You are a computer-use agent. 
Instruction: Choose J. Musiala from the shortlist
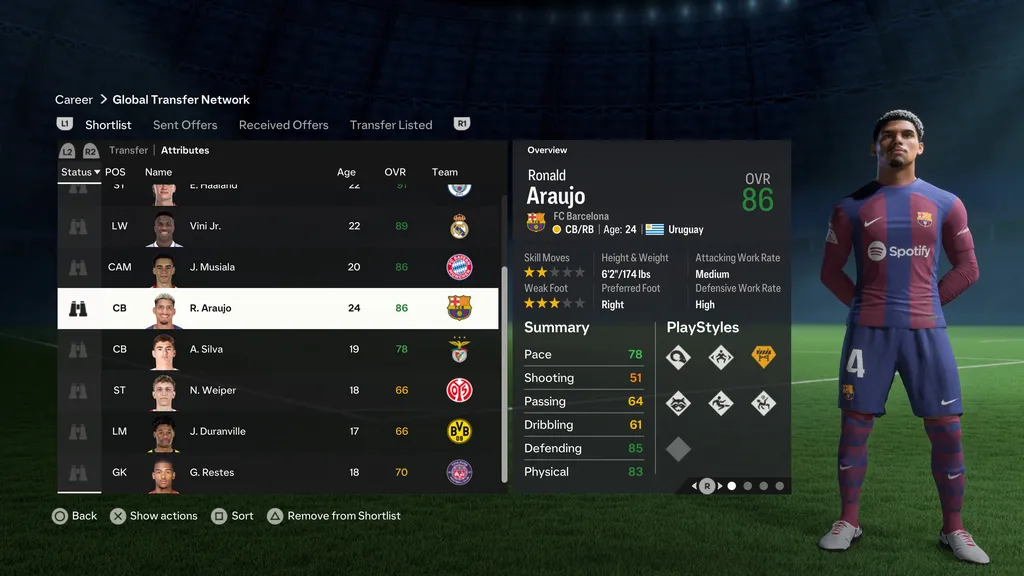point(278,267)
